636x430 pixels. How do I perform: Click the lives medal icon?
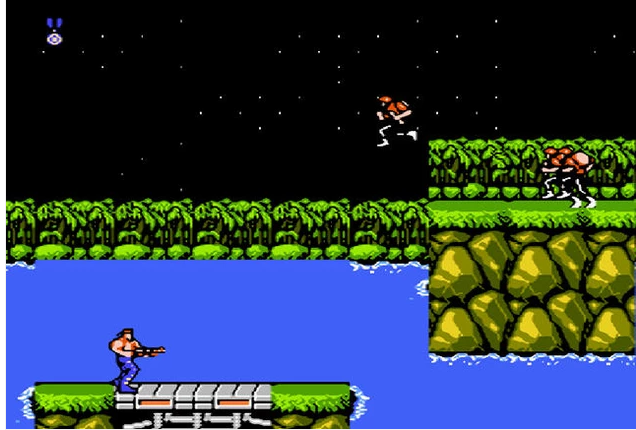54,32
